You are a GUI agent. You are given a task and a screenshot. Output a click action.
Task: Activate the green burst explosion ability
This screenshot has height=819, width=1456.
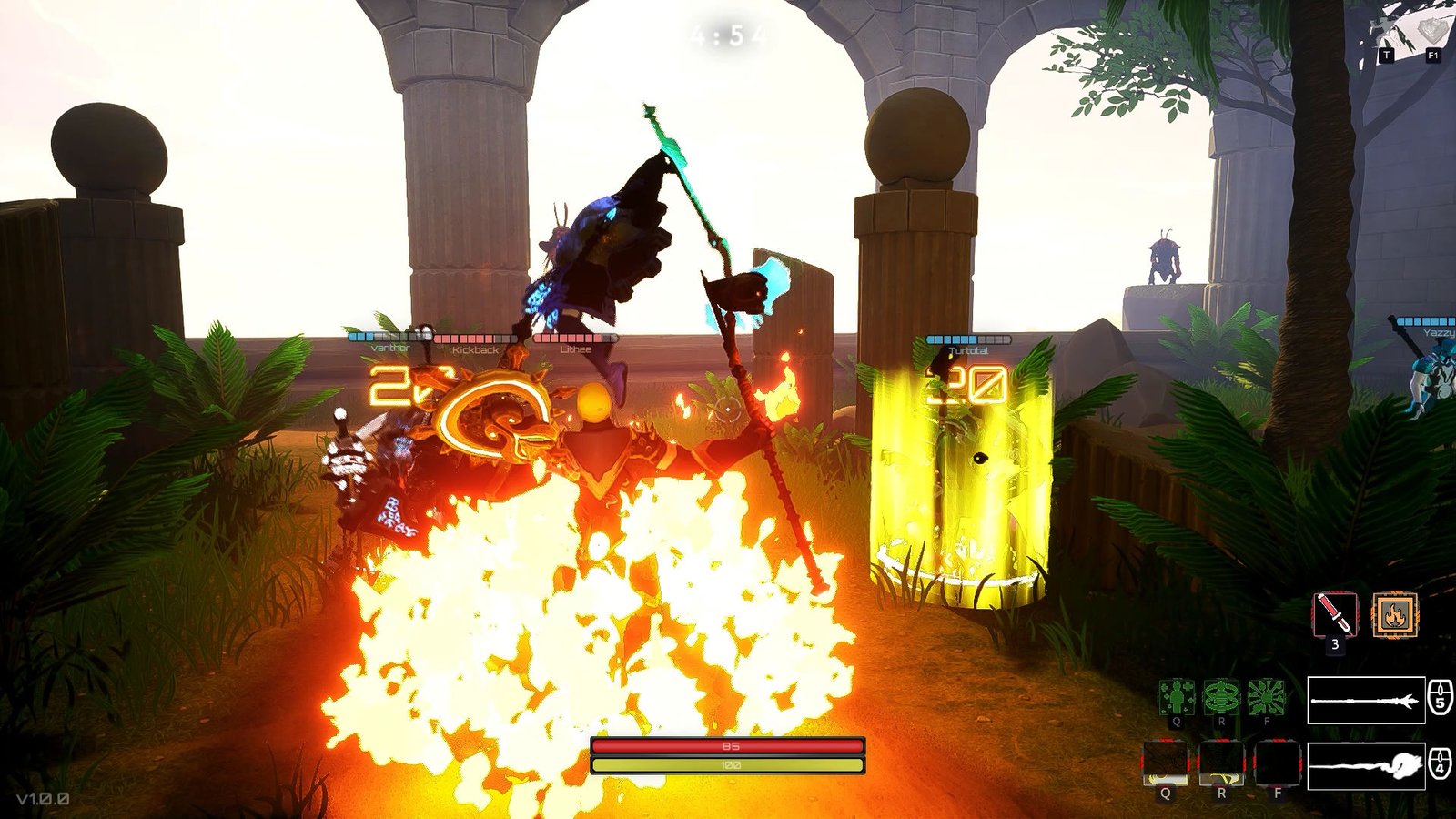pos(1266,697)
